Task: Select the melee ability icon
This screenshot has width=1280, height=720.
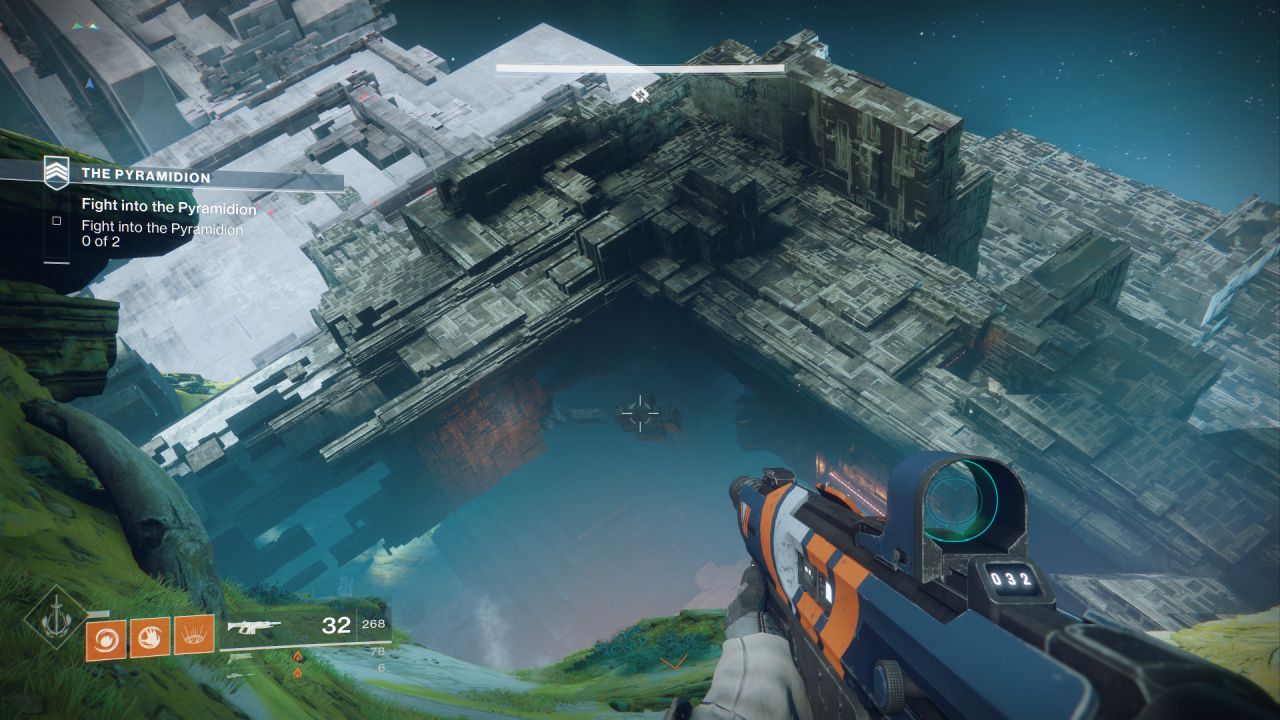Action: (148, 637)
